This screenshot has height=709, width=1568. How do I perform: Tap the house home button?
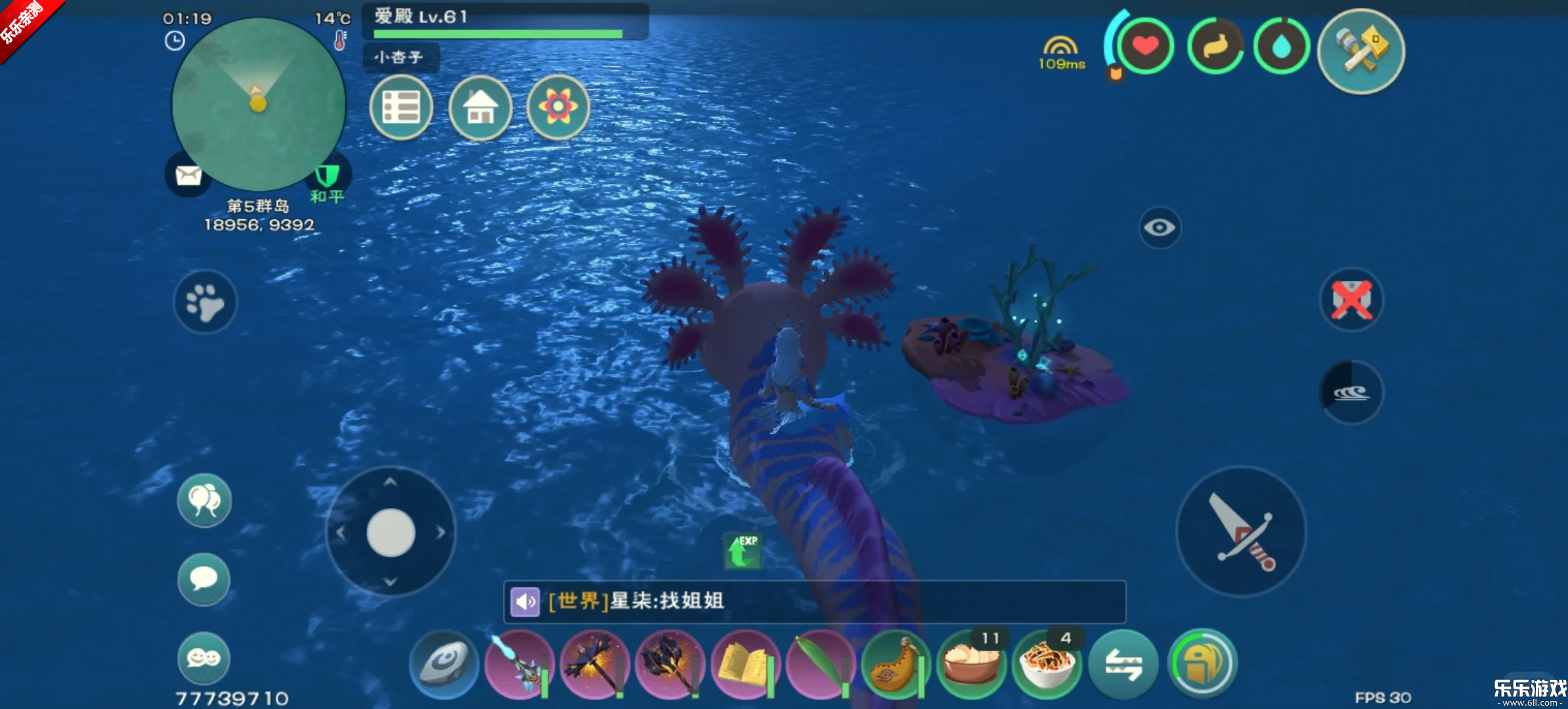[x=480, y=107]
